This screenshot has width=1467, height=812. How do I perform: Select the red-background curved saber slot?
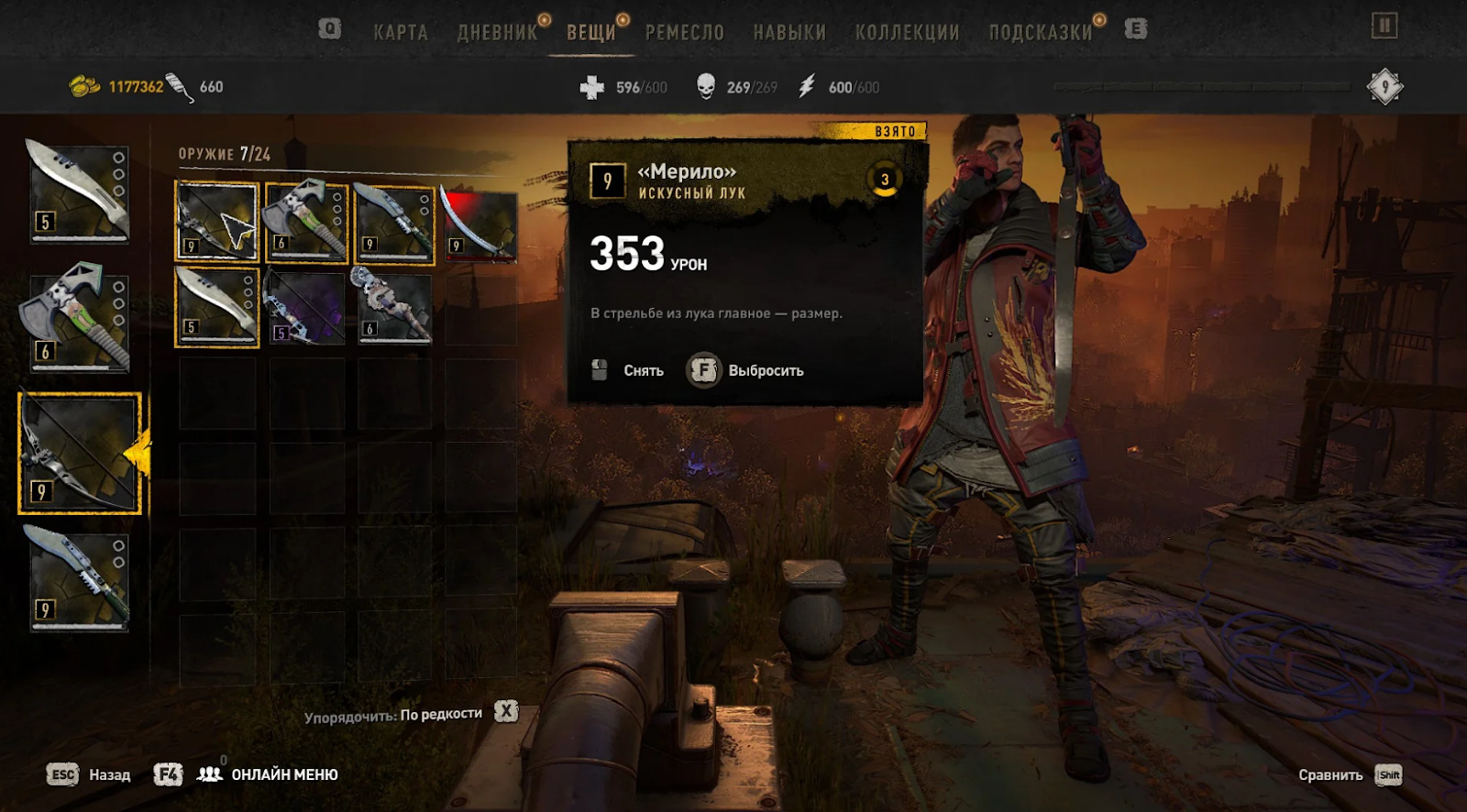480,225
